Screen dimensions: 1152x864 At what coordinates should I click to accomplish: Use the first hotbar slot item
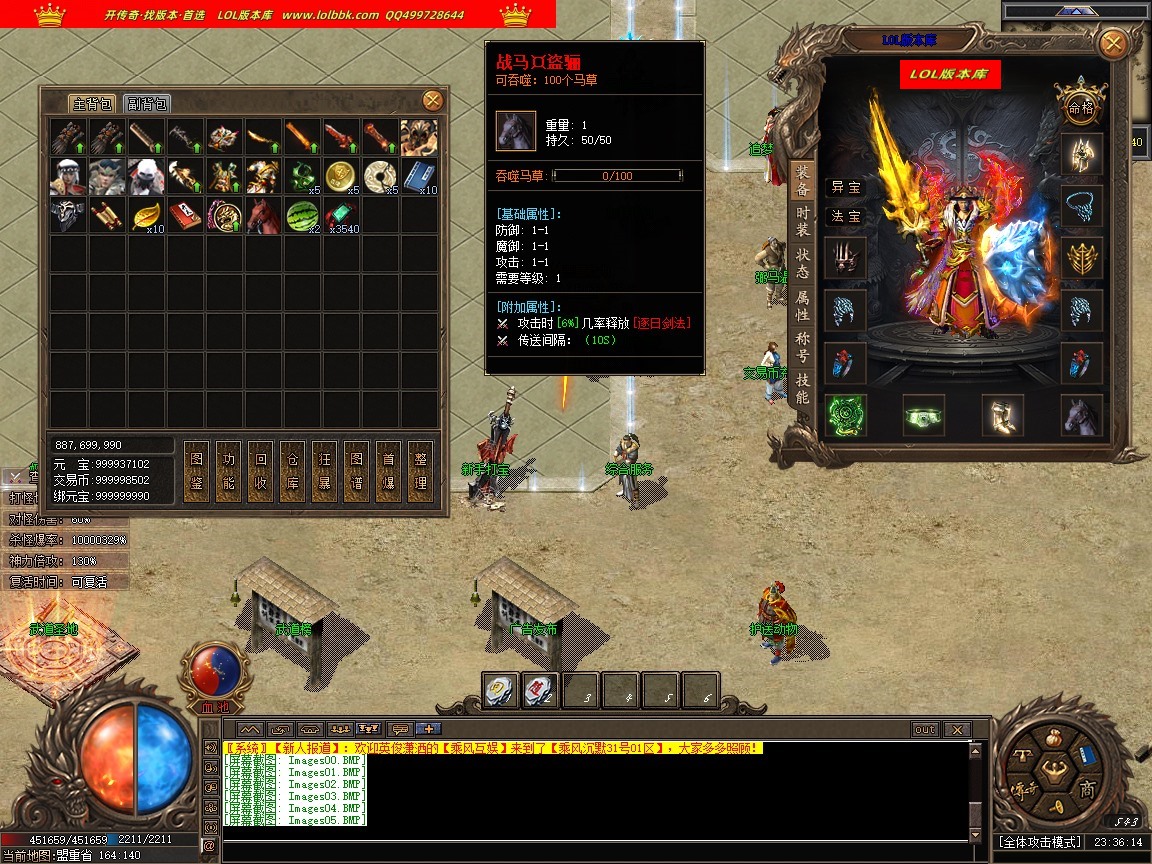pos(501,690)
